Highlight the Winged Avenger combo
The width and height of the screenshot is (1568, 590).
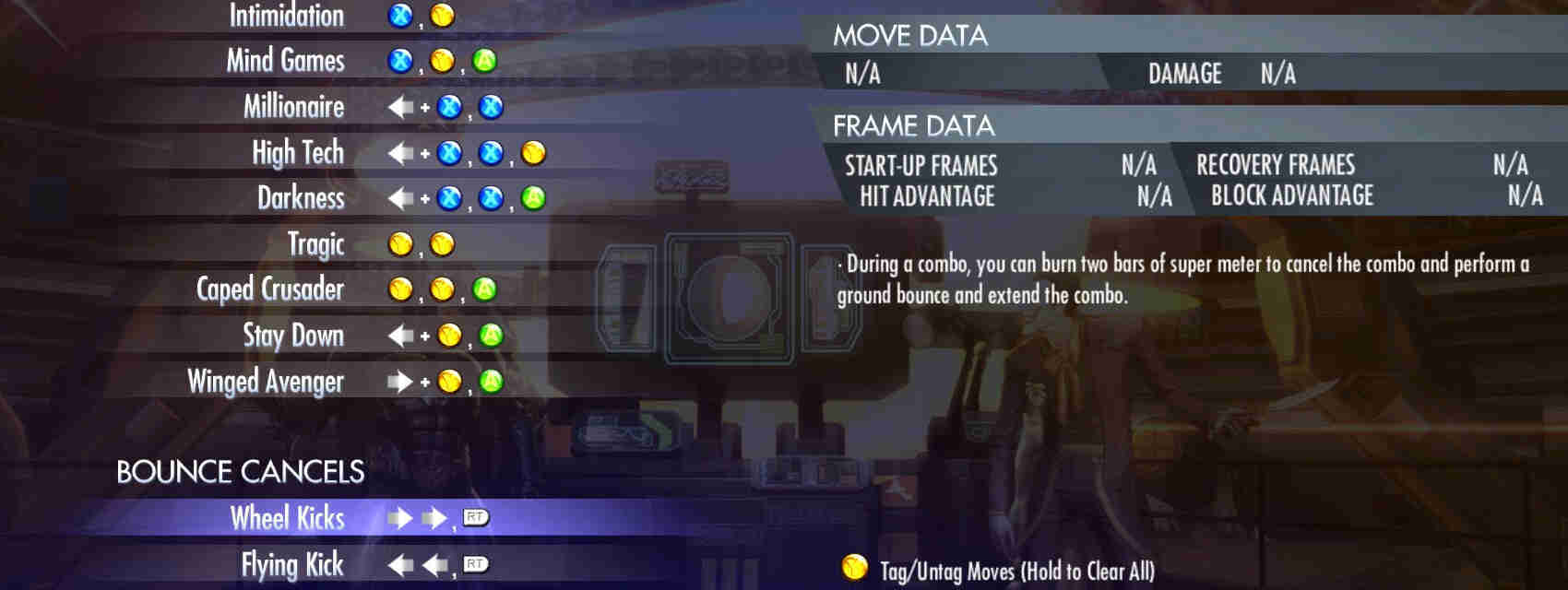point(266,381)
